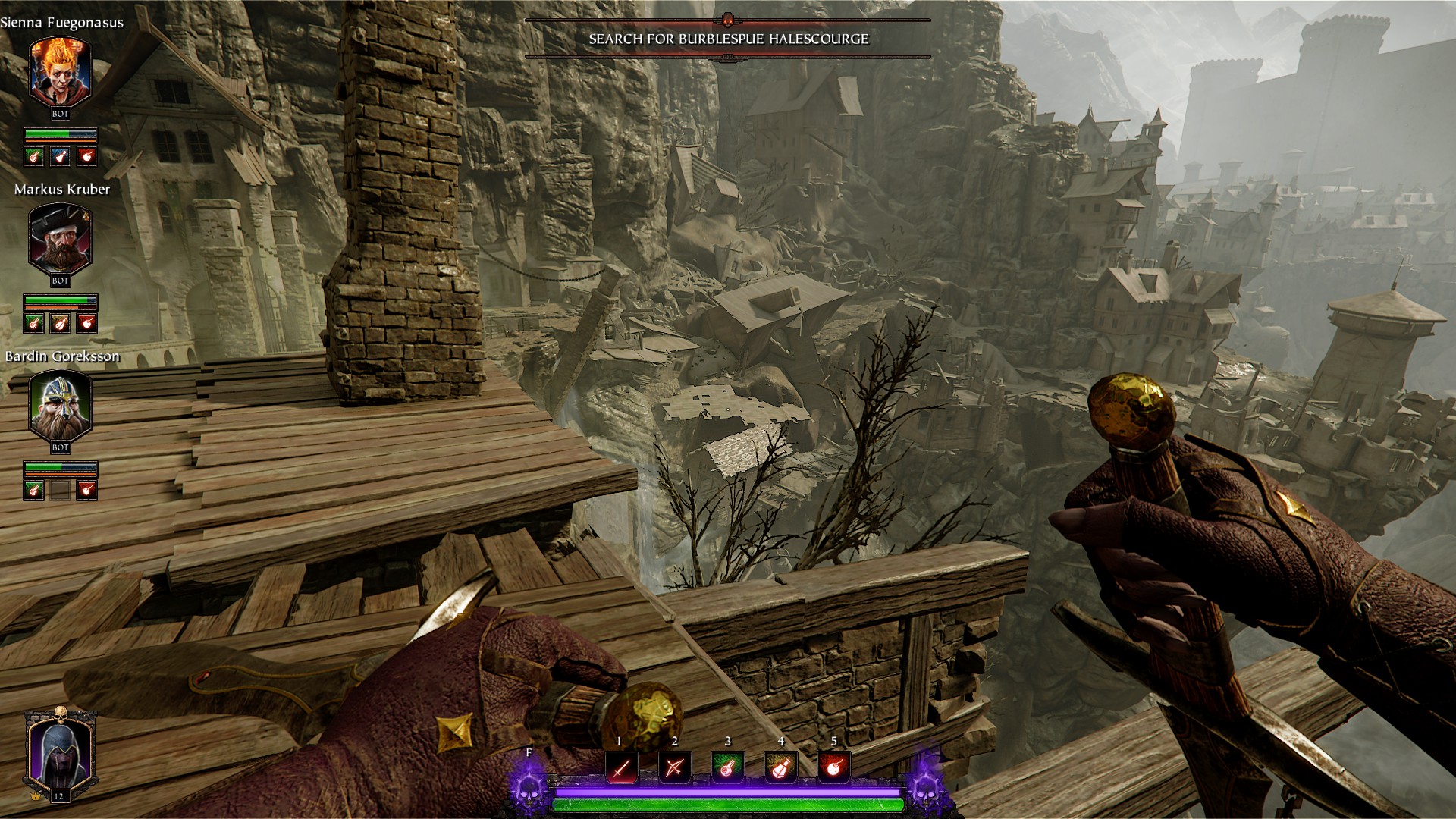Switch to the ranged bow weapon slot
Image resolution: width=1456 pixels, height=819 pixels.
click(x=674, y=768)
